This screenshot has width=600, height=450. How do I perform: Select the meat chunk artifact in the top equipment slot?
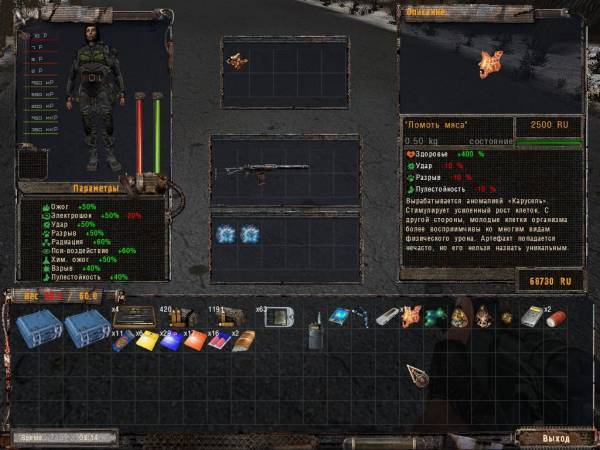(x=238, y=62)
